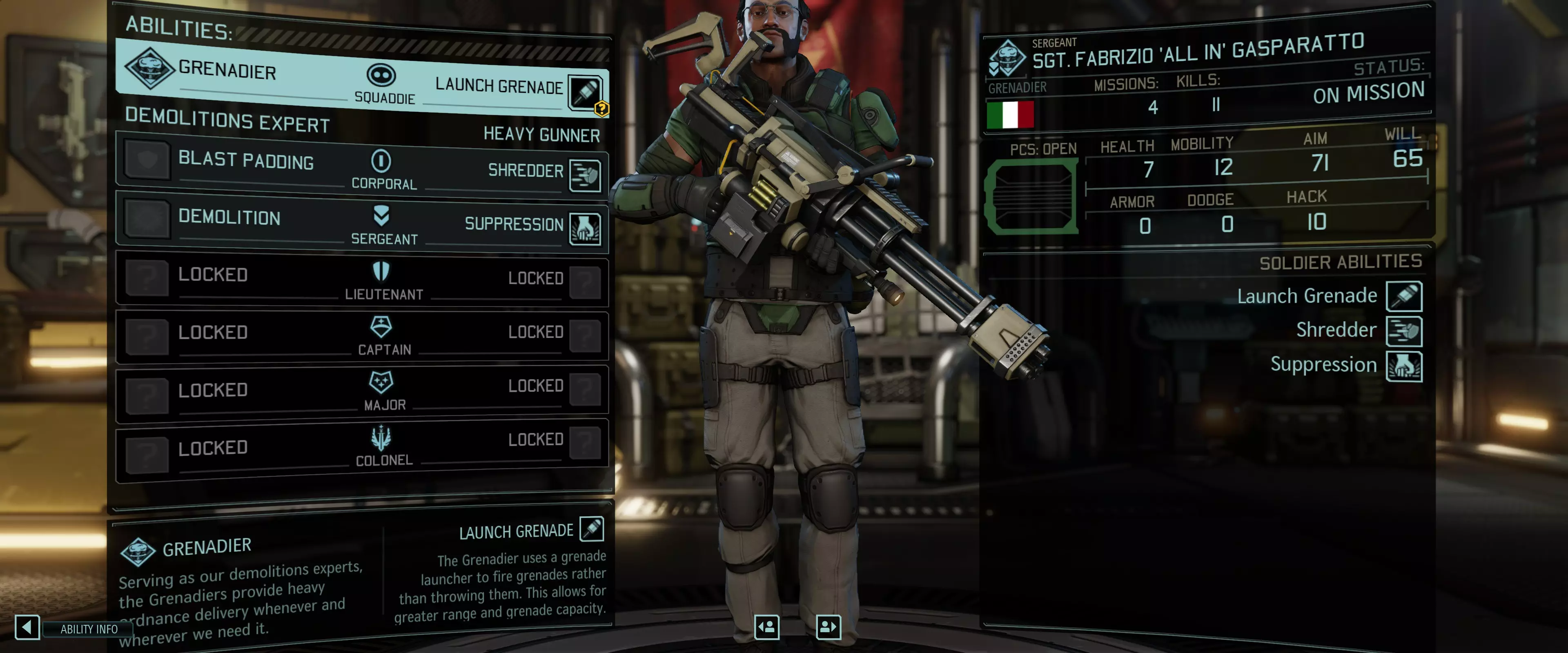Switch to the next soldier
Viewport: 1568px width, 653px height.
(x=828, y=627)
